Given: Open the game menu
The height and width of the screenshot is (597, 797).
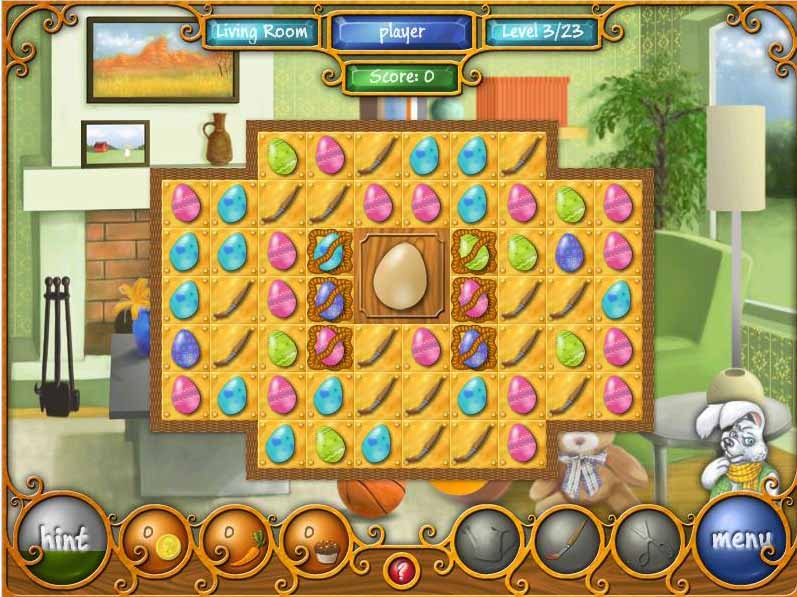Looking at the screenshot, I should pyautogui.click(x=741, y=540).
